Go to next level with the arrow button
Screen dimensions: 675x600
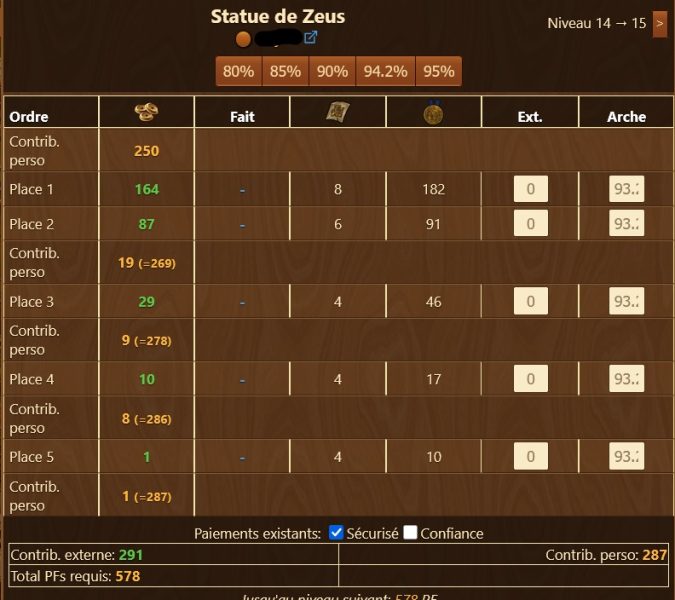click(x=659, y=23)
